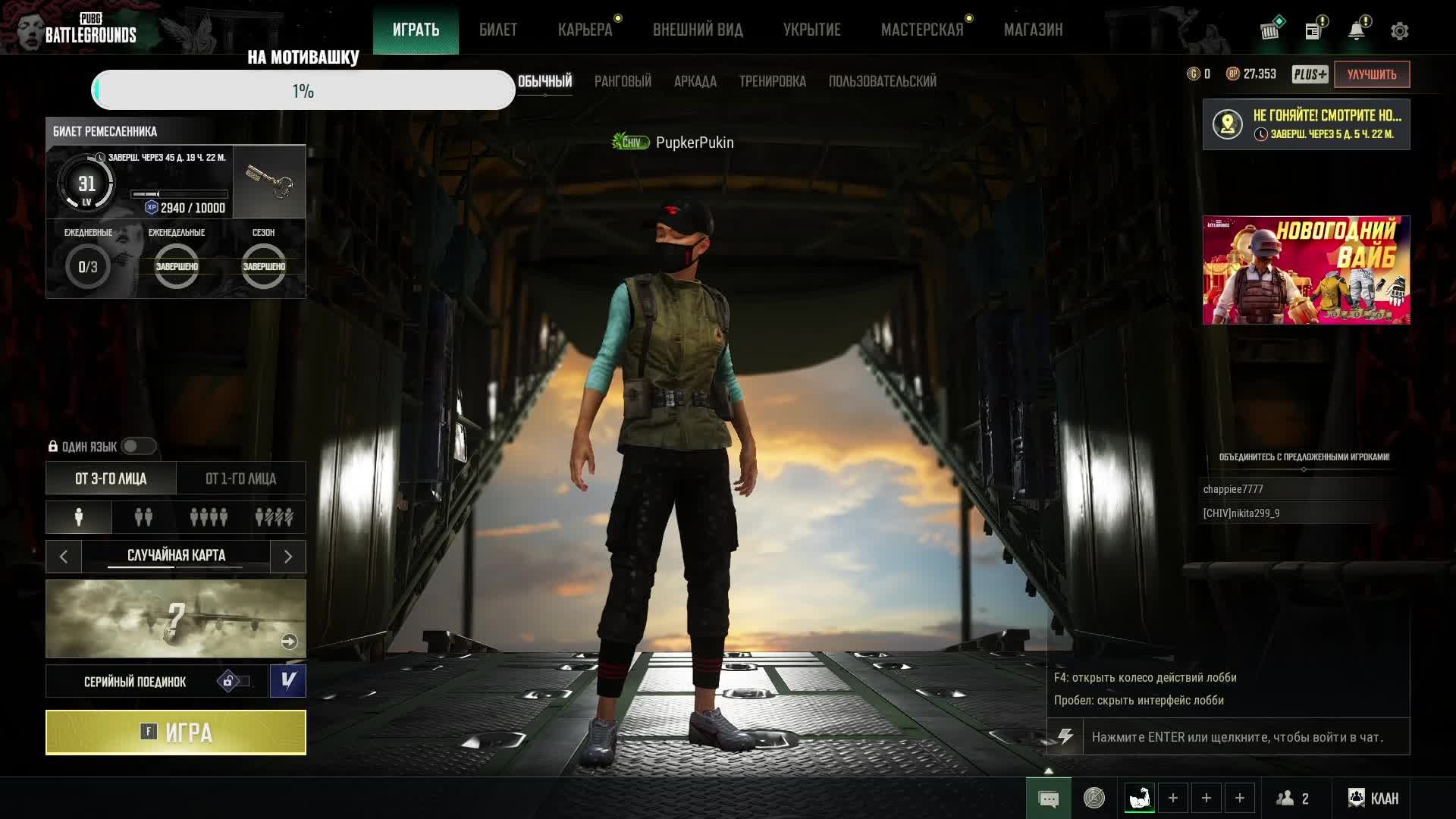Choose the АРКАДА mode

pyautogui.click(x=695, y=81)
